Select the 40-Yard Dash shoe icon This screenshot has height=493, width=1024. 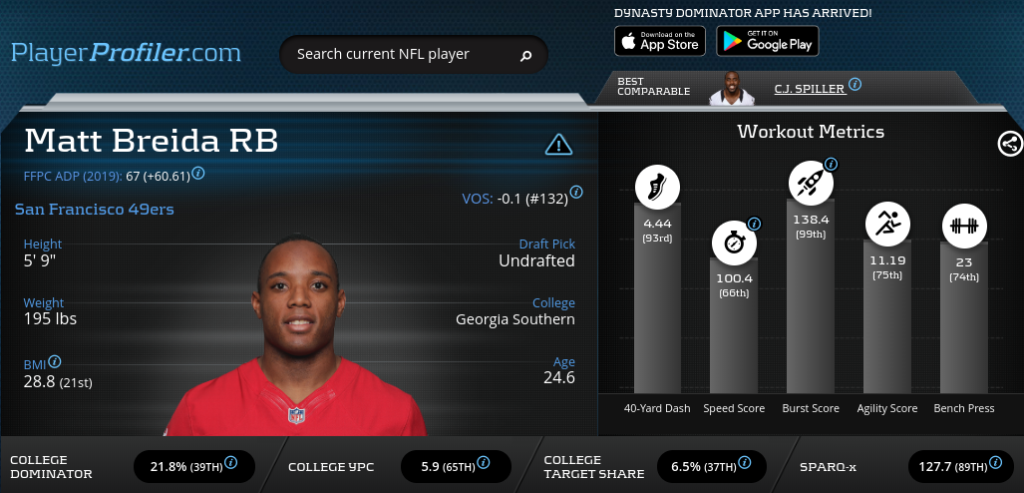pos(657,187)
